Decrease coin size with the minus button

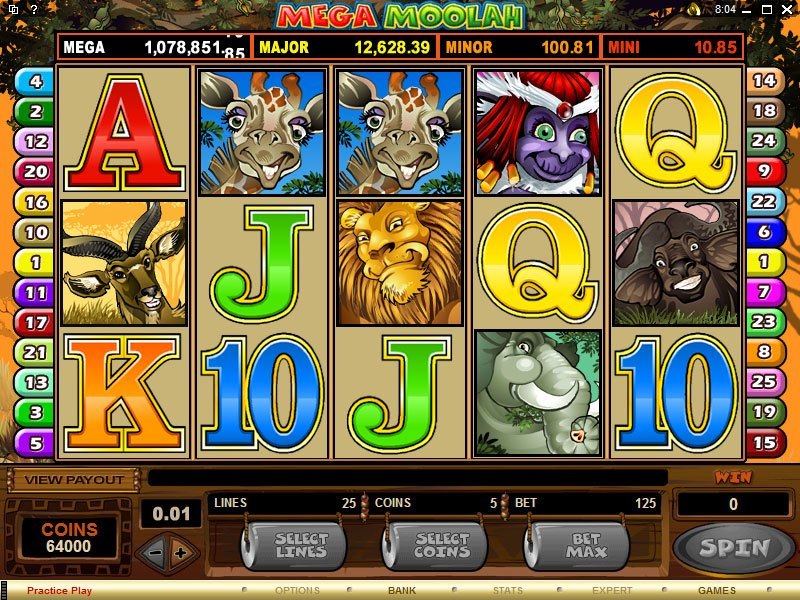(x=153, y=552)
